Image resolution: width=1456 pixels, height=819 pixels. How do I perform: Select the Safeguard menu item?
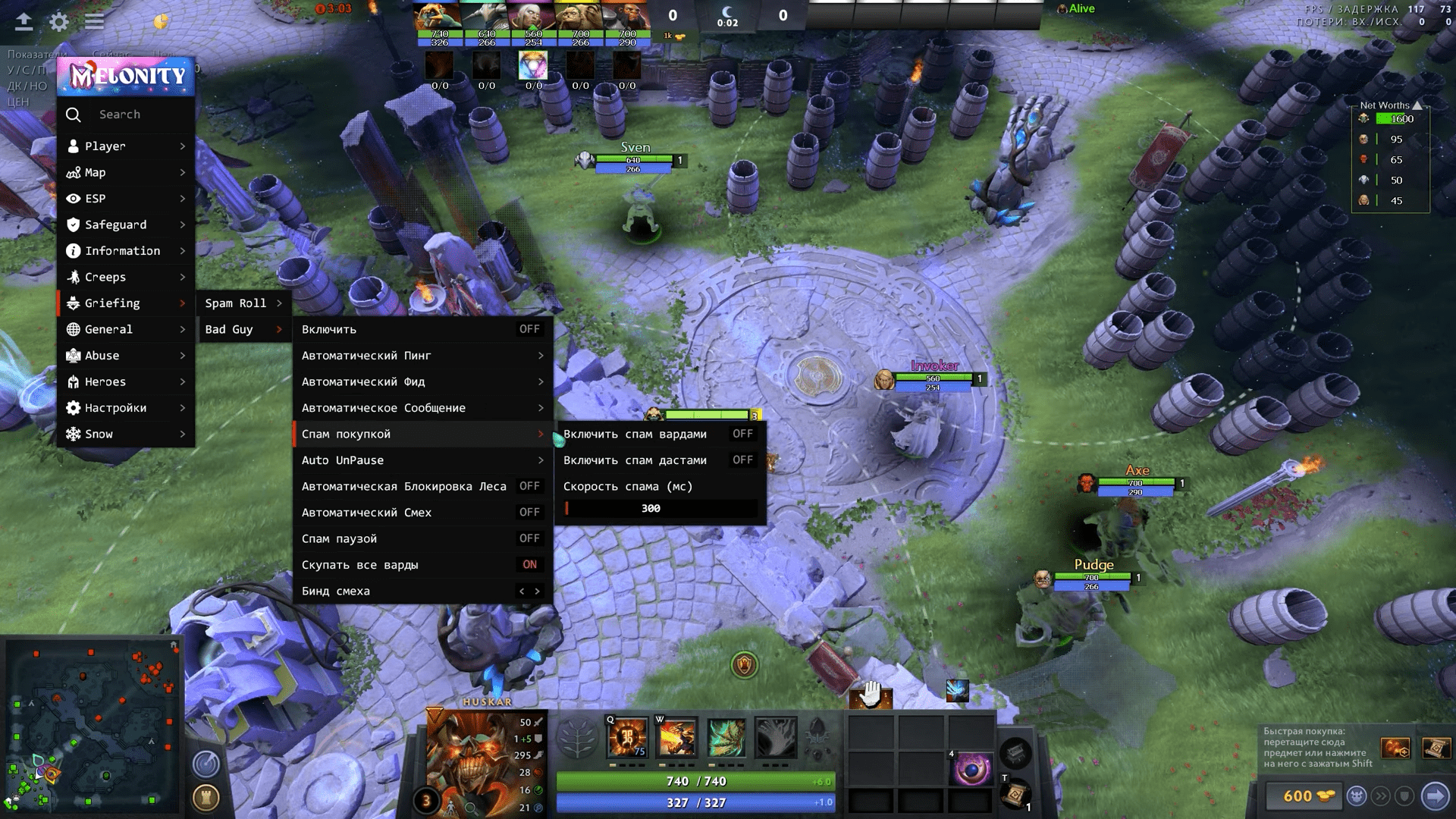(x=125, y=225)
